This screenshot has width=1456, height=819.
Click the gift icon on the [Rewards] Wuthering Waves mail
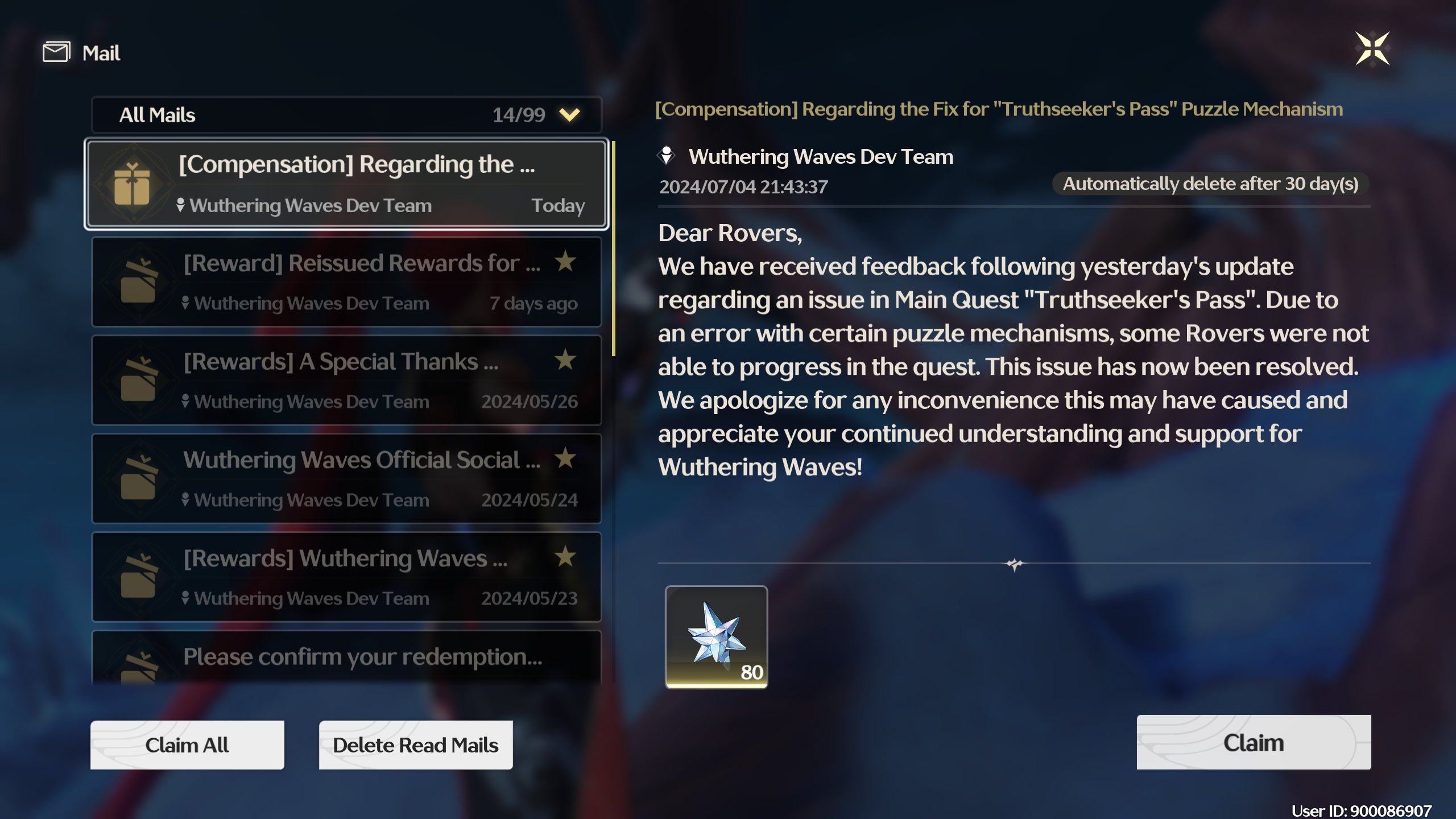coord(137,576)
